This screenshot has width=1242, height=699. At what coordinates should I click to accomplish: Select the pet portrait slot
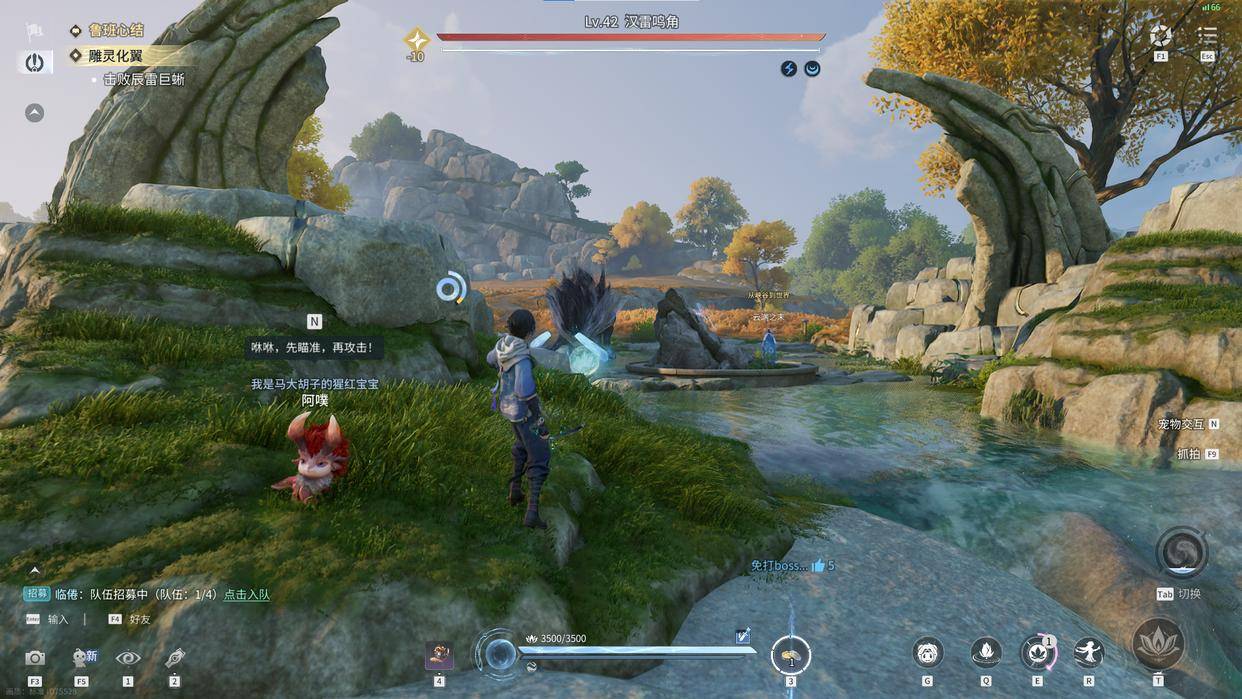click(439, 656)
